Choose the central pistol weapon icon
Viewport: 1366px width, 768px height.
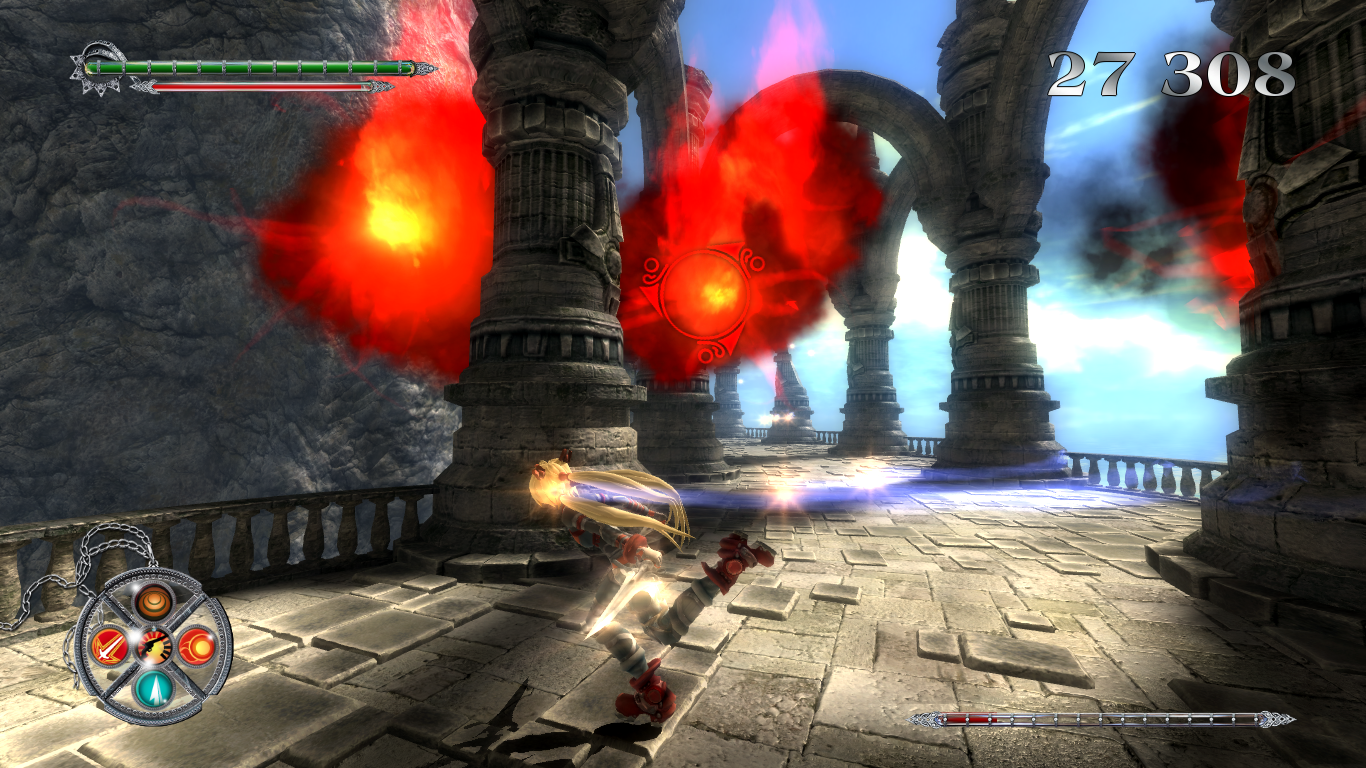coord(154,647)
